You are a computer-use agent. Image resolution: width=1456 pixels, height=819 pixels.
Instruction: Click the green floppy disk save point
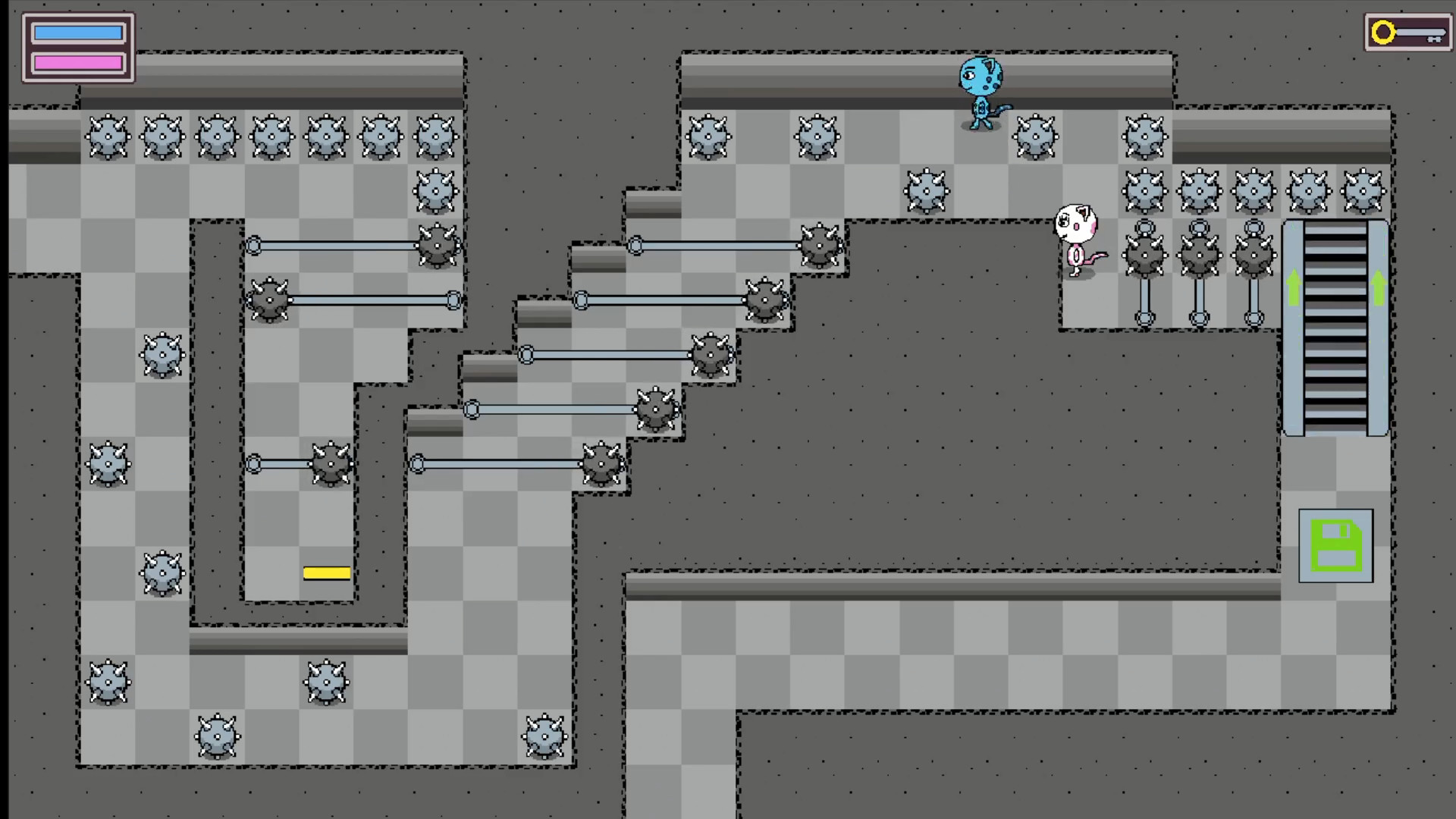pos(1336,546)
